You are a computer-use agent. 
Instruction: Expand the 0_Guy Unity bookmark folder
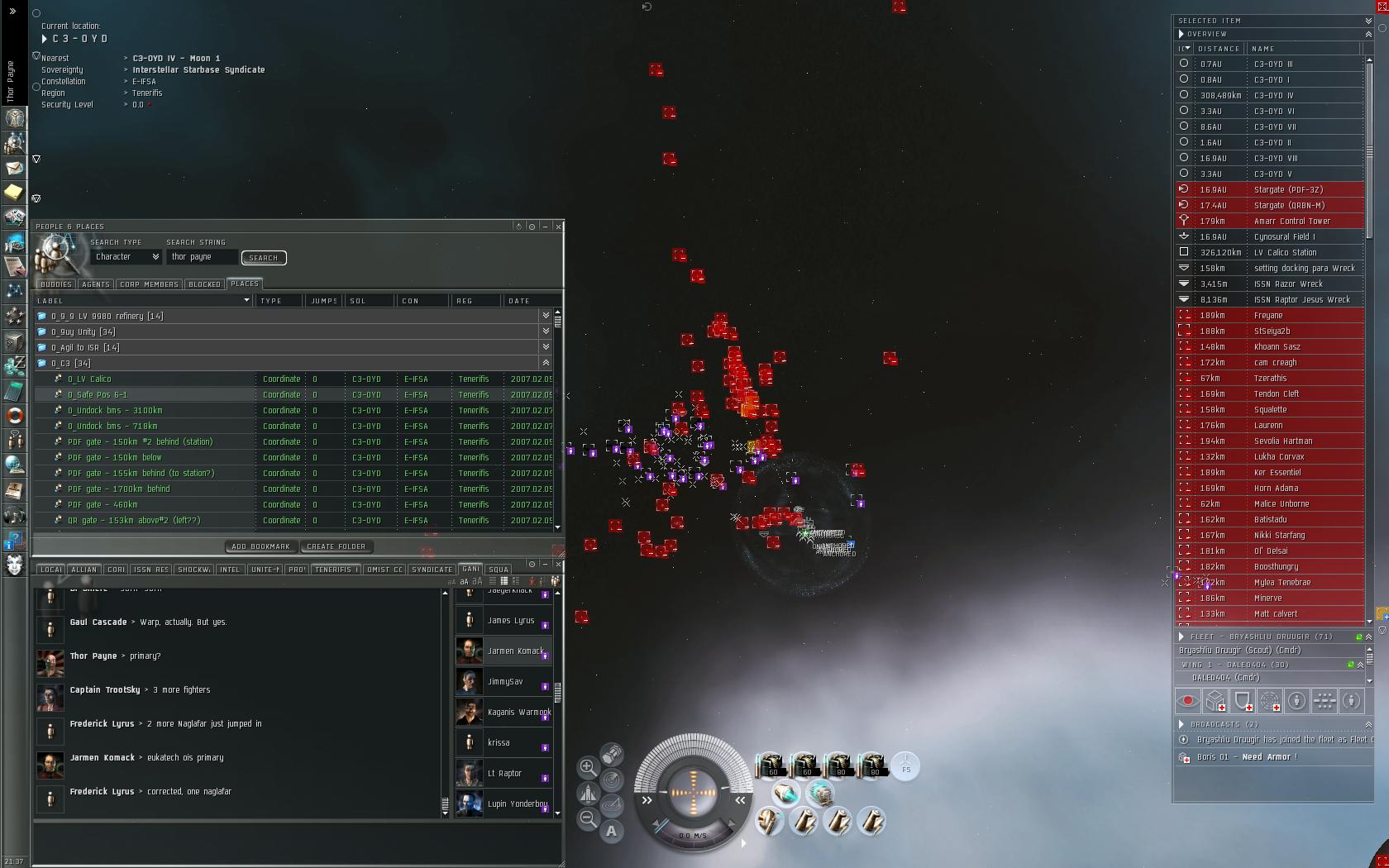pyautogui.click(x=546, y=331)
